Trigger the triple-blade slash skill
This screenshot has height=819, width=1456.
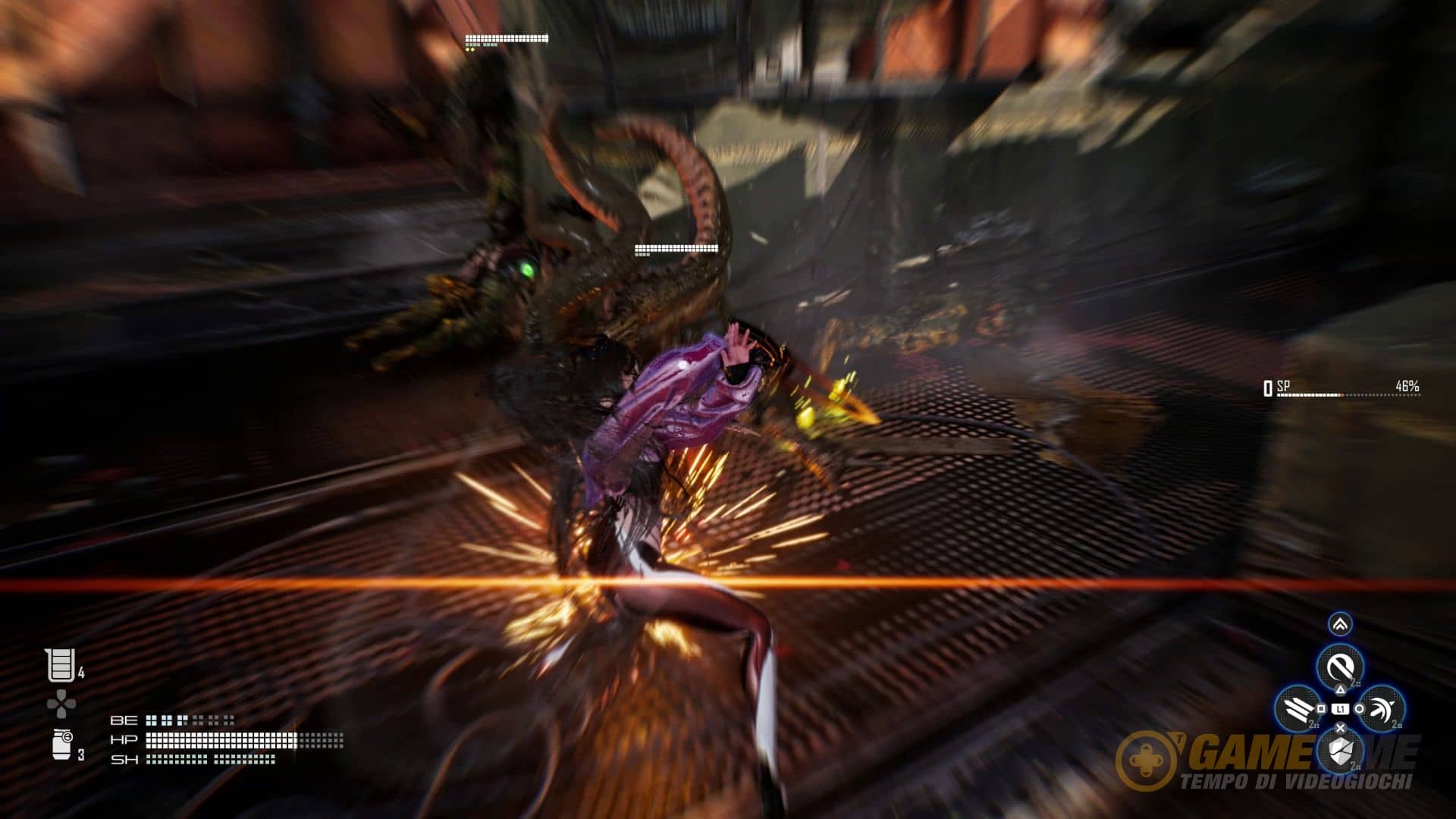[1298, 709]
